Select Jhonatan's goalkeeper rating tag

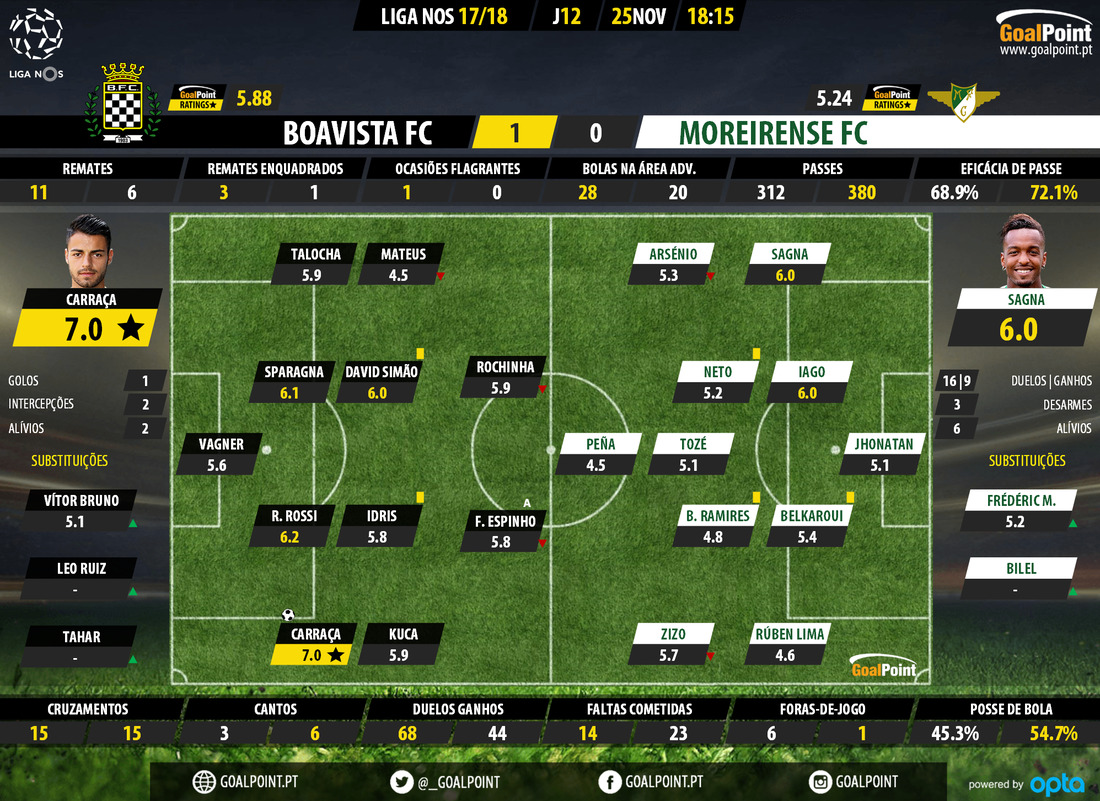pos(879,454)
